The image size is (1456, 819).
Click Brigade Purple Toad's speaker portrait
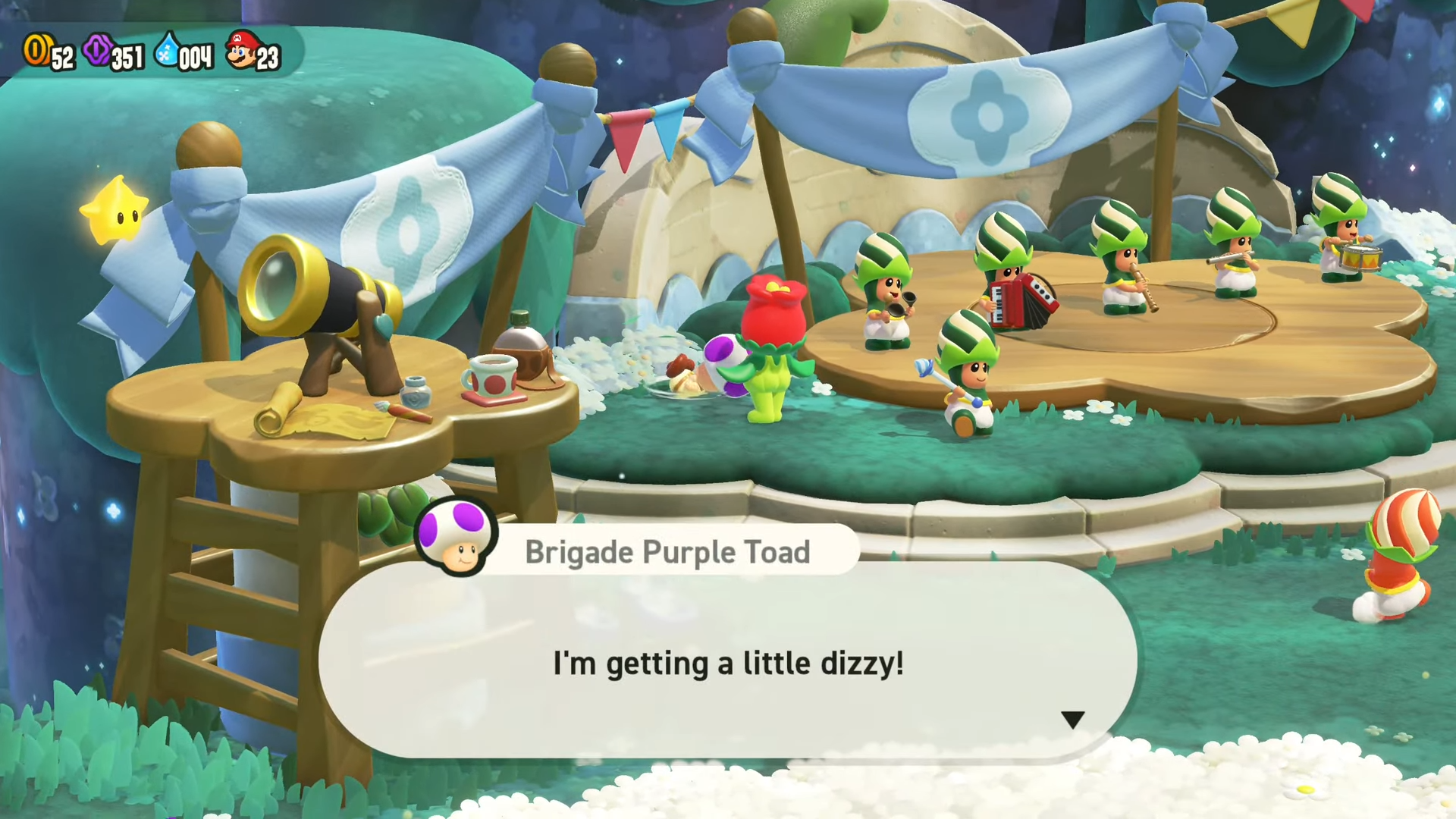coord(456,537)
